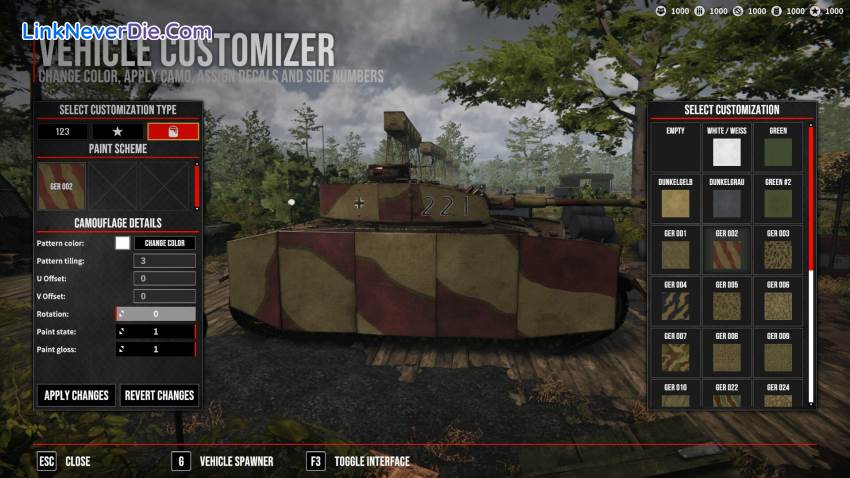Choose the Dunkelgelb paint swatch

pyautogui.click(x=675, y=199)
